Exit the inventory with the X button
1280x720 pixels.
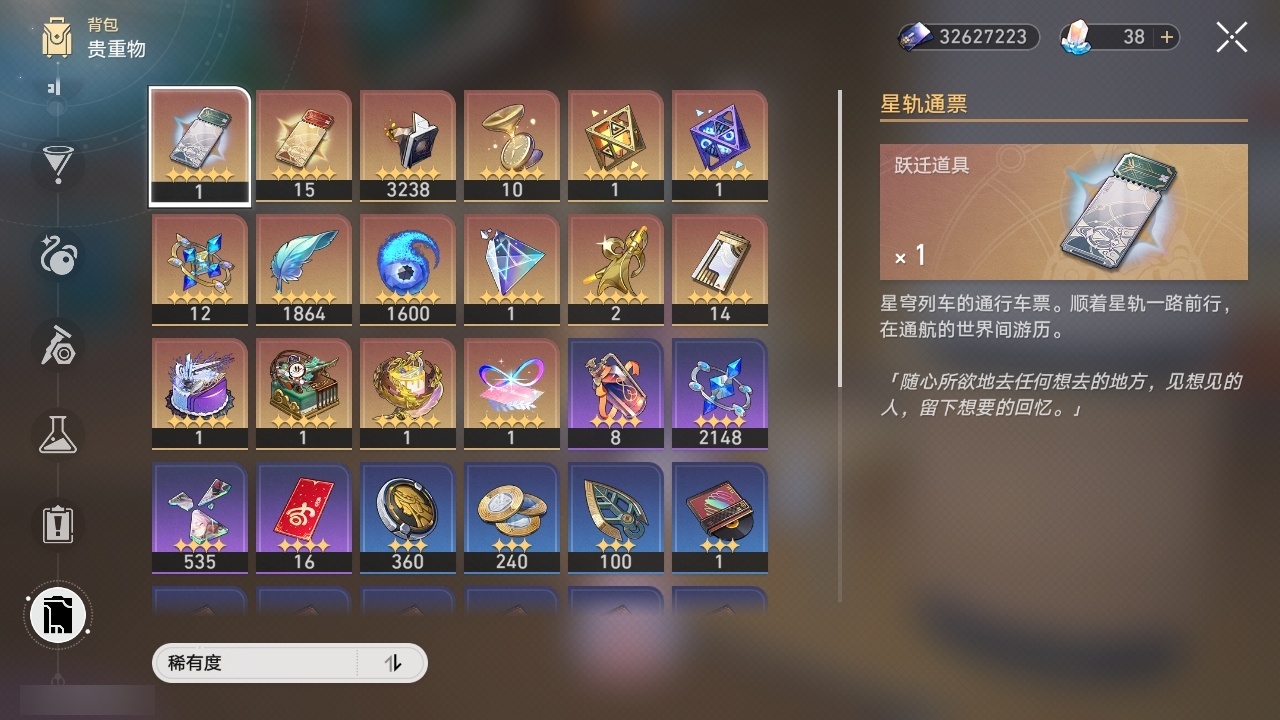tap(1231, 36)
